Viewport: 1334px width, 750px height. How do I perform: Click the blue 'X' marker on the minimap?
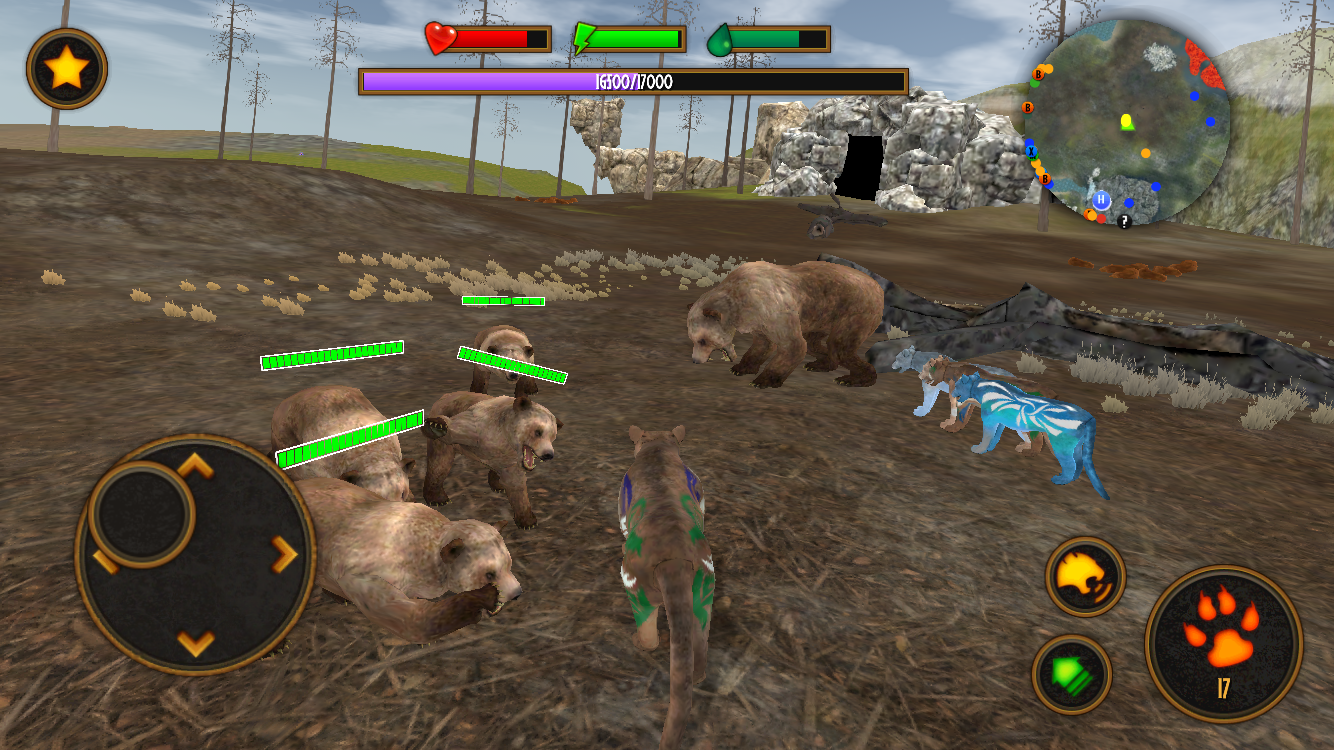(1031, 151)
